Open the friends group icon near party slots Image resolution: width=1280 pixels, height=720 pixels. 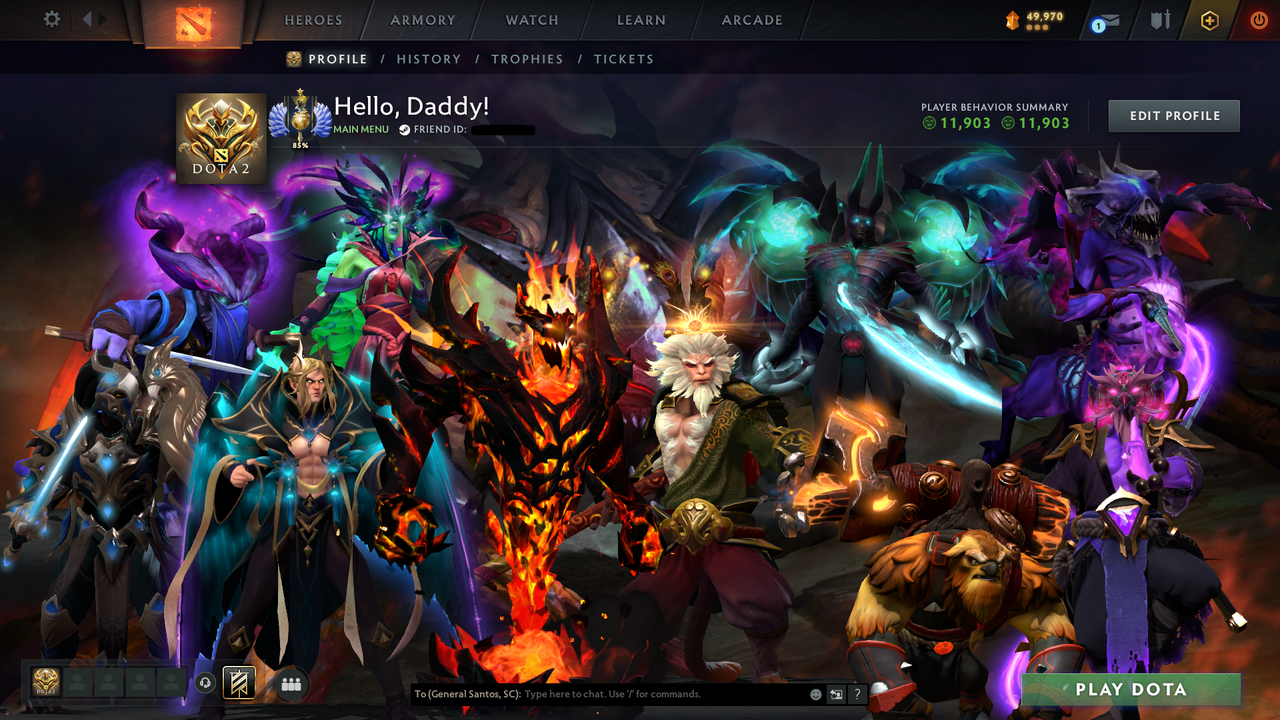291,683
